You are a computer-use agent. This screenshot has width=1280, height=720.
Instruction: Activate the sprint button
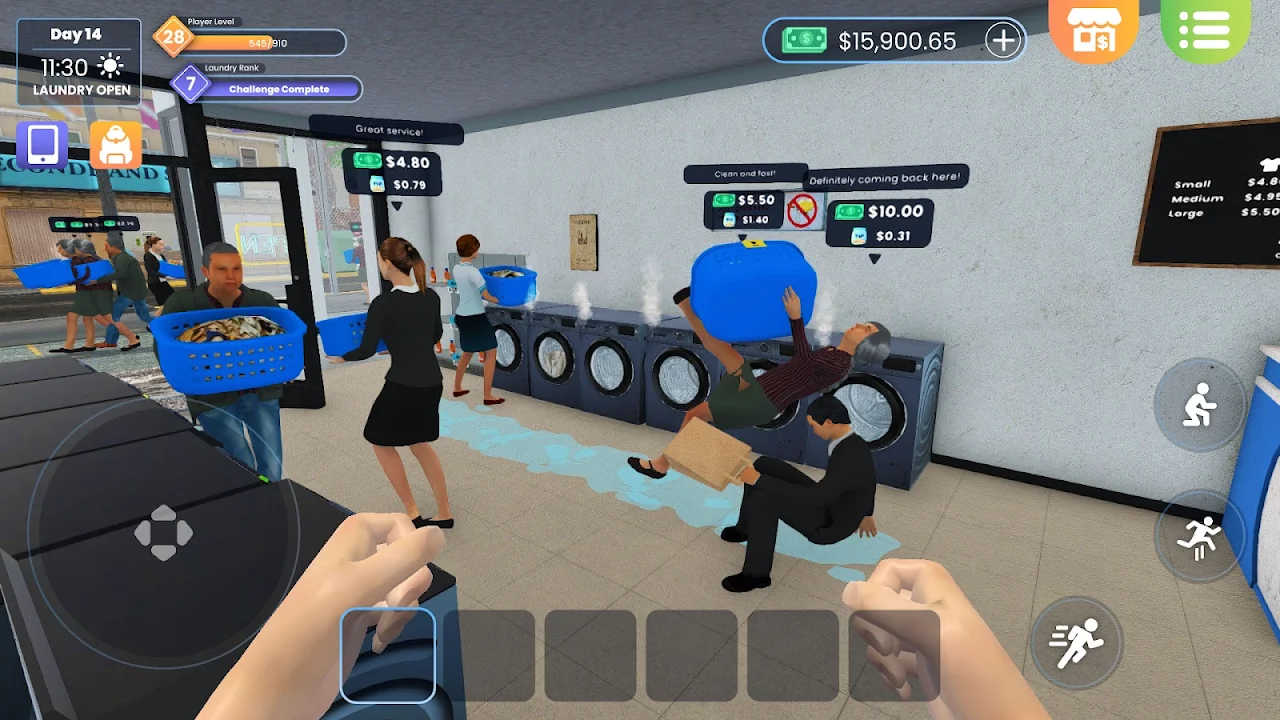coord(1076,643)
